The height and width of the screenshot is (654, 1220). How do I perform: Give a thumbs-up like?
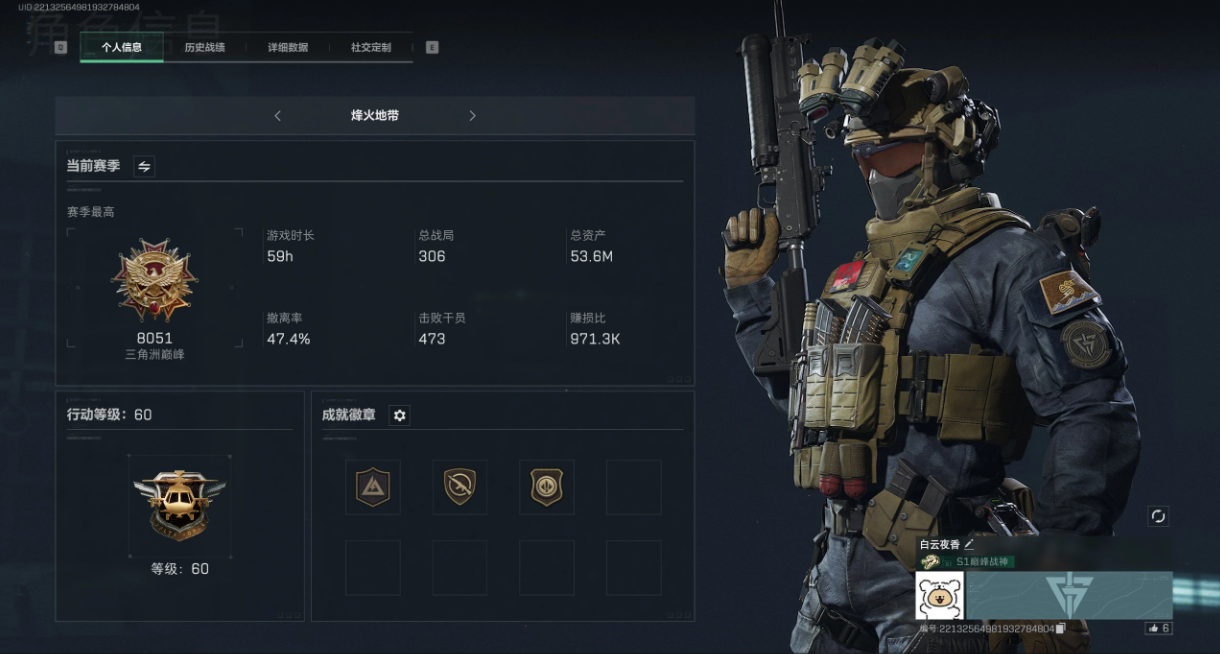[x=1158, y=628]
